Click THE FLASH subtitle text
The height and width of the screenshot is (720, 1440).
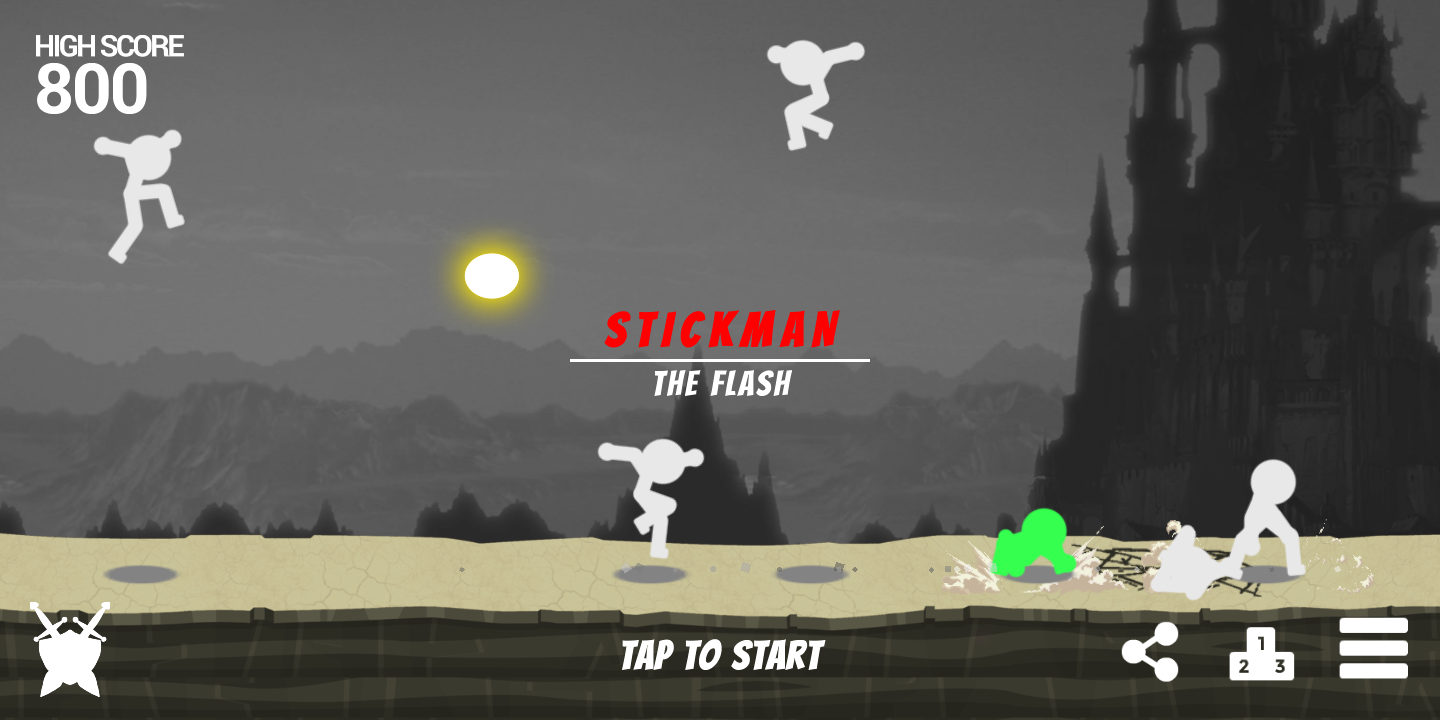click(x=723, y=383)
